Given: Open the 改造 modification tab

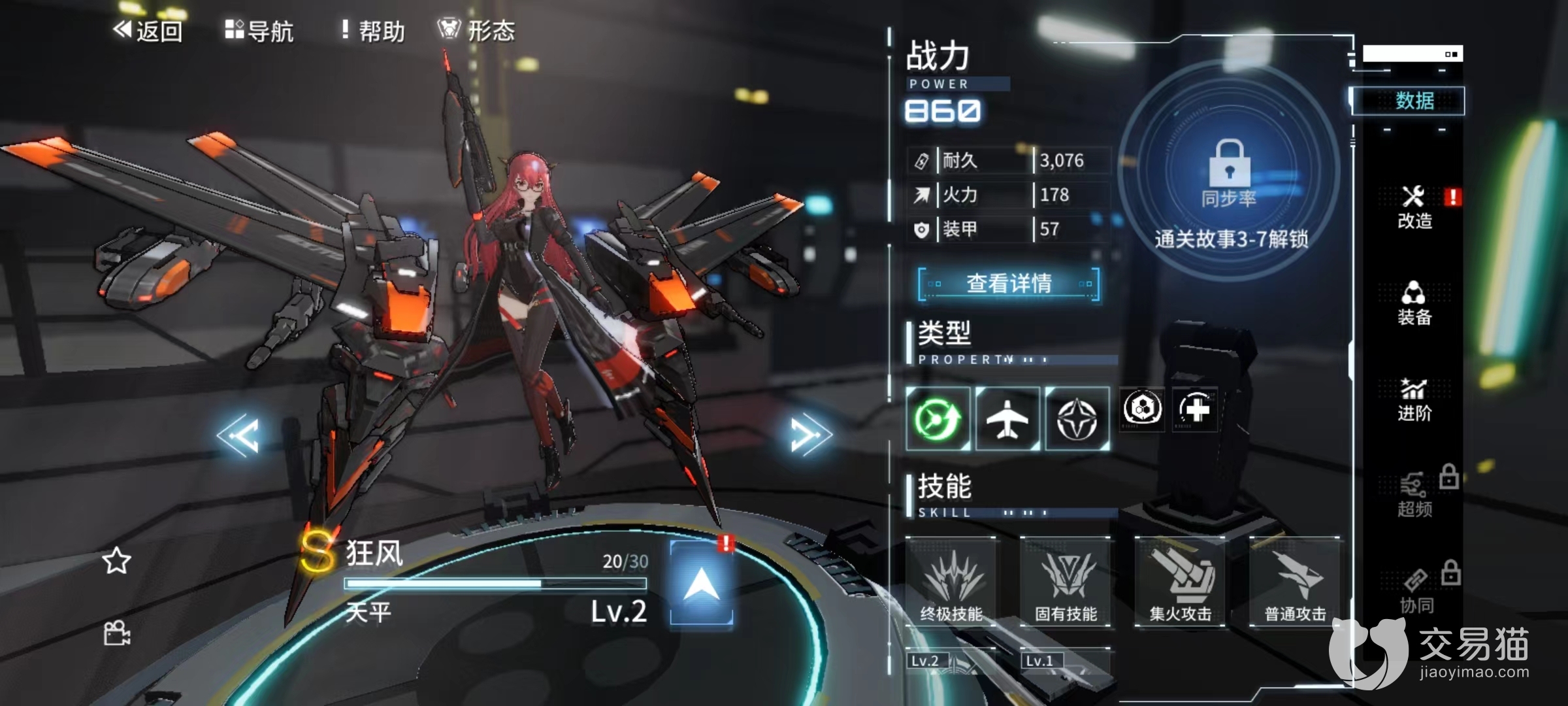Looking at the screenshot, I should tap(1414, 208).
